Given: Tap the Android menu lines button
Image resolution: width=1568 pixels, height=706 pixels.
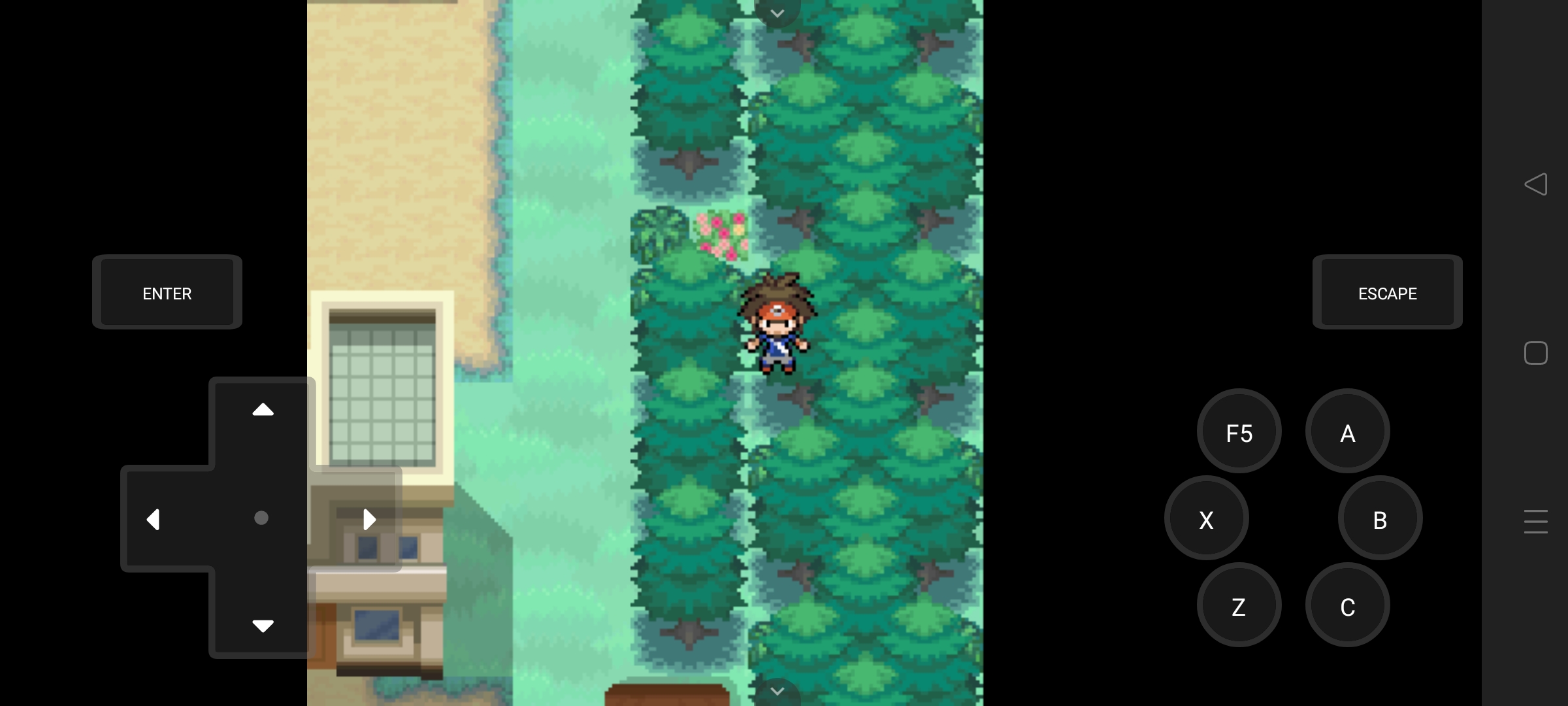Looking at the screenshot, I should pyautogui.click(x=1537, y=522).
